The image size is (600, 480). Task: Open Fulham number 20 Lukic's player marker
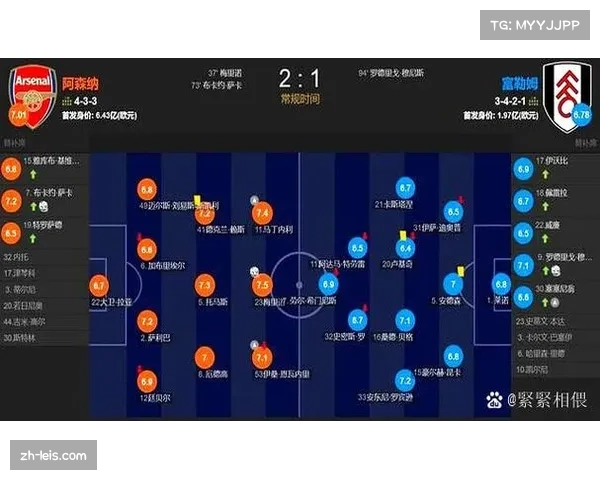405,248
